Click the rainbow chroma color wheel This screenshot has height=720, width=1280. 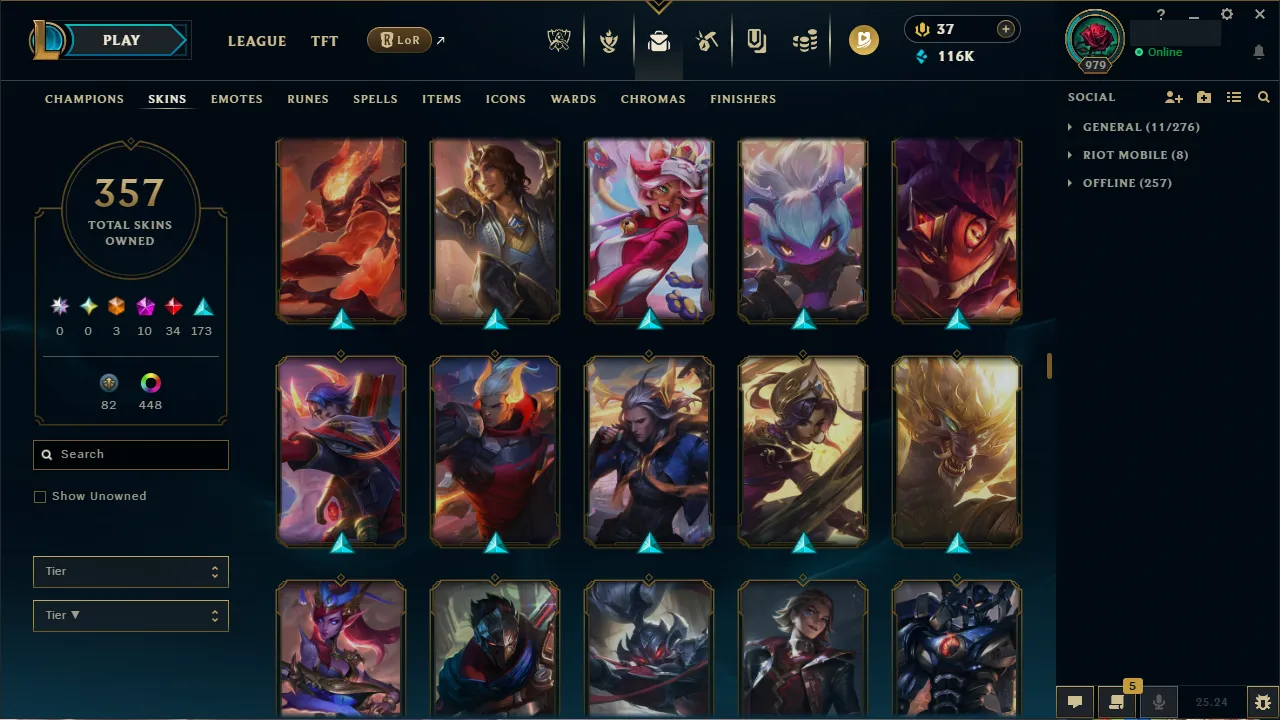(150, 382)
